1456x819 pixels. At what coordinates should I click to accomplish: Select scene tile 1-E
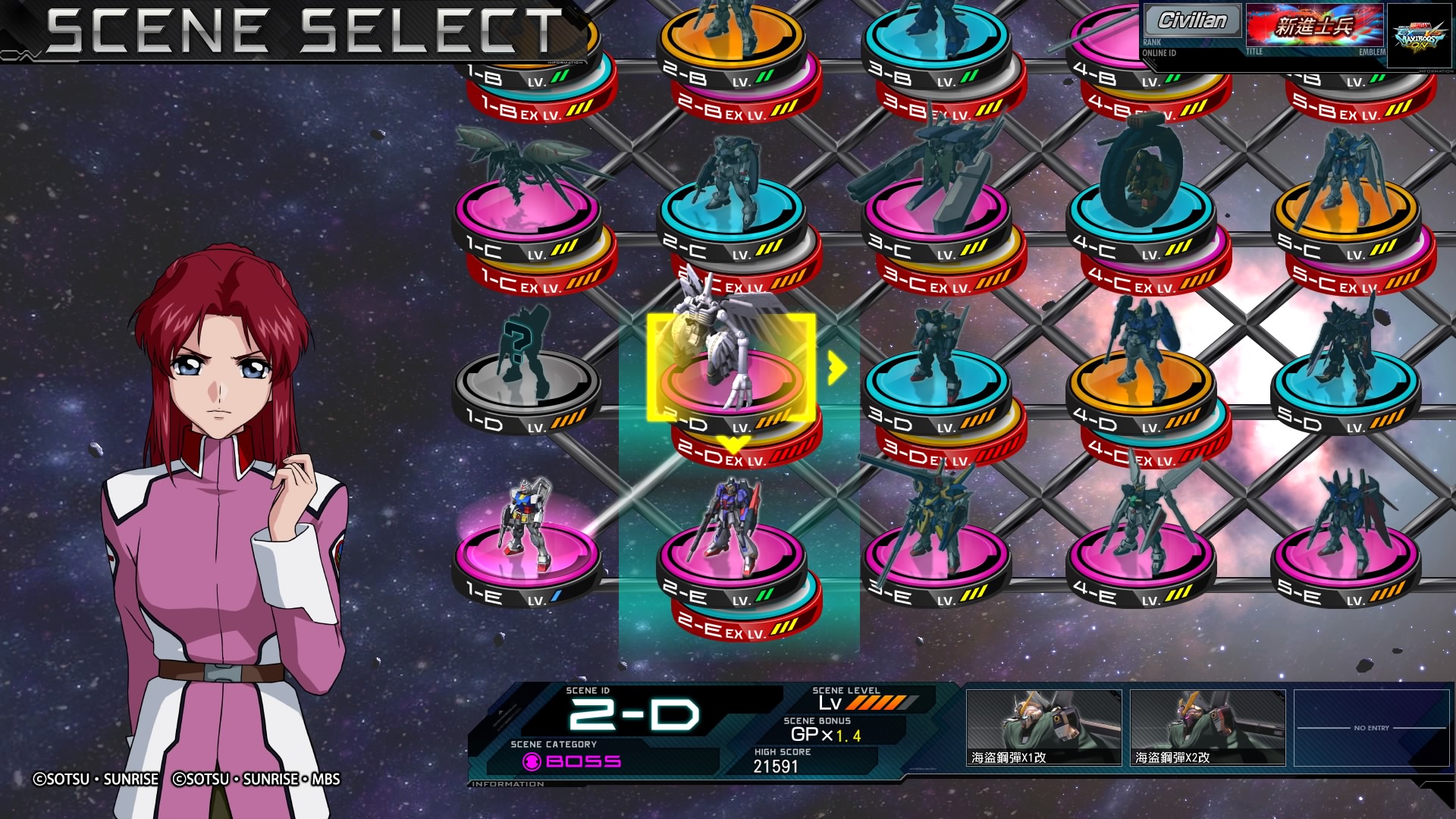coord(527,557)
